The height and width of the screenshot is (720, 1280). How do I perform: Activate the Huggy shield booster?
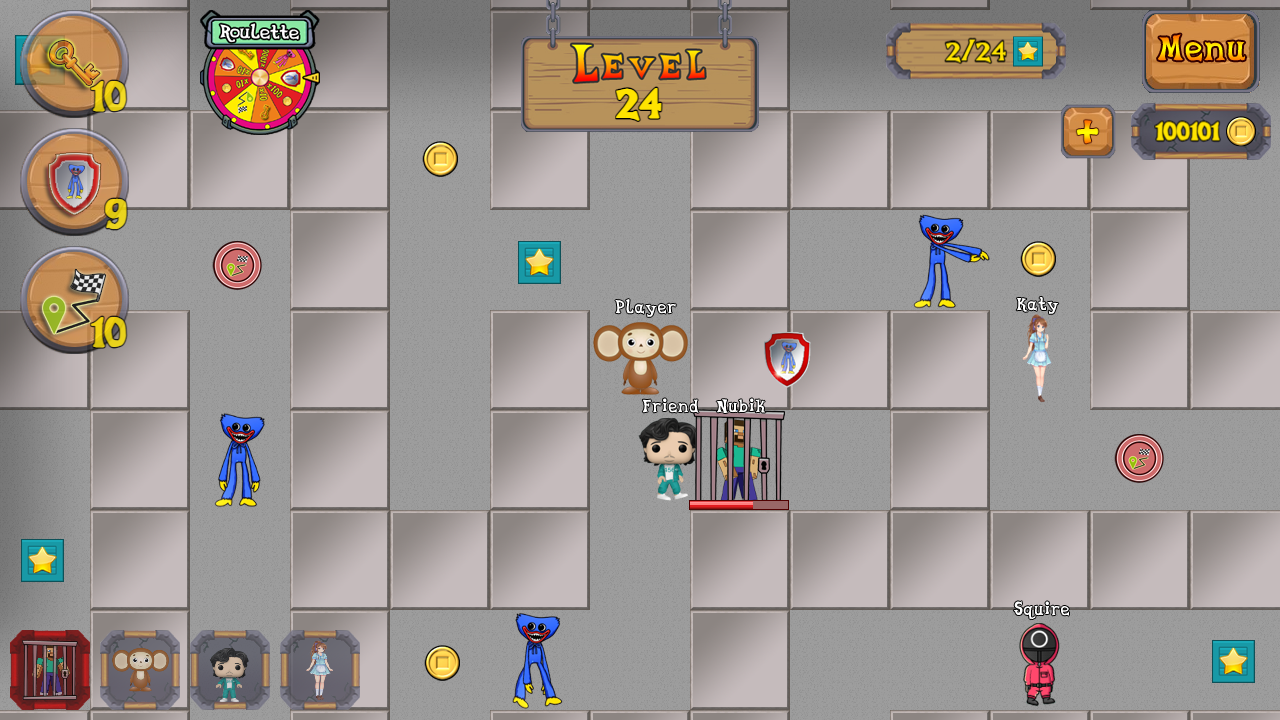(x=73, y=181)
